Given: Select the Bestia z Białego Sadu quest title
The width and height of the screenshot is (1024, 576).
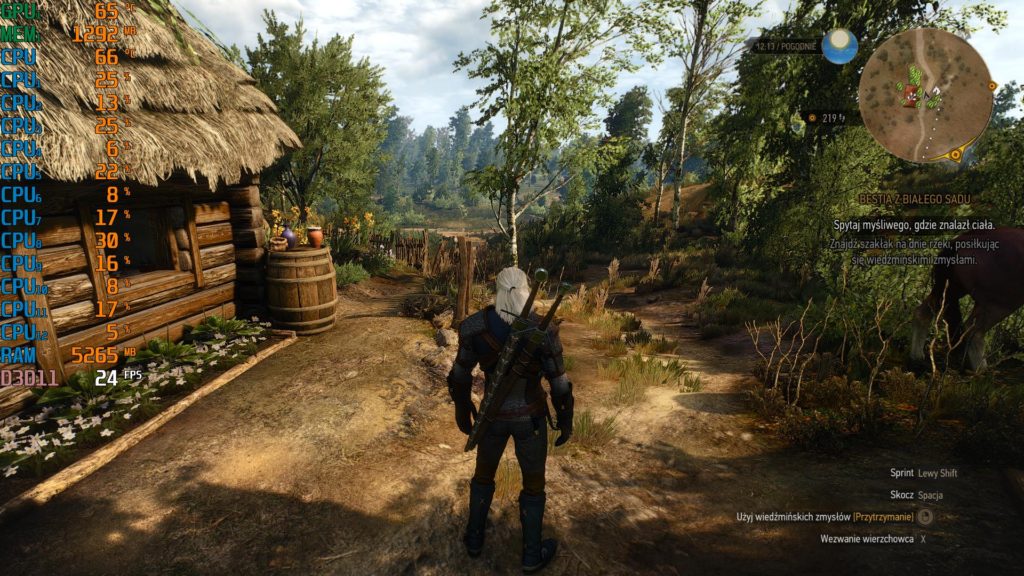Looking at the screenshot, I should tap(914, 200).
